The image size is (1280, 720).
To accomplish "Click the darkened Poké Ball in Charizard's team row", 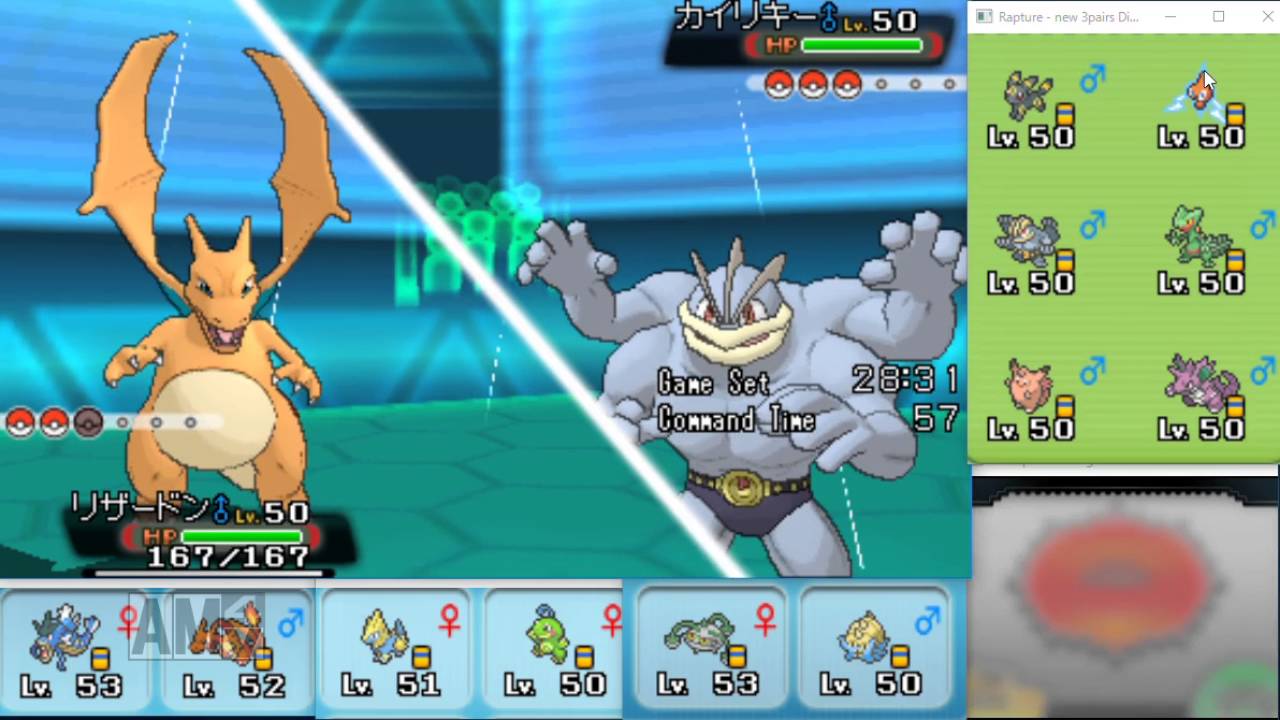I will [88, 422].
